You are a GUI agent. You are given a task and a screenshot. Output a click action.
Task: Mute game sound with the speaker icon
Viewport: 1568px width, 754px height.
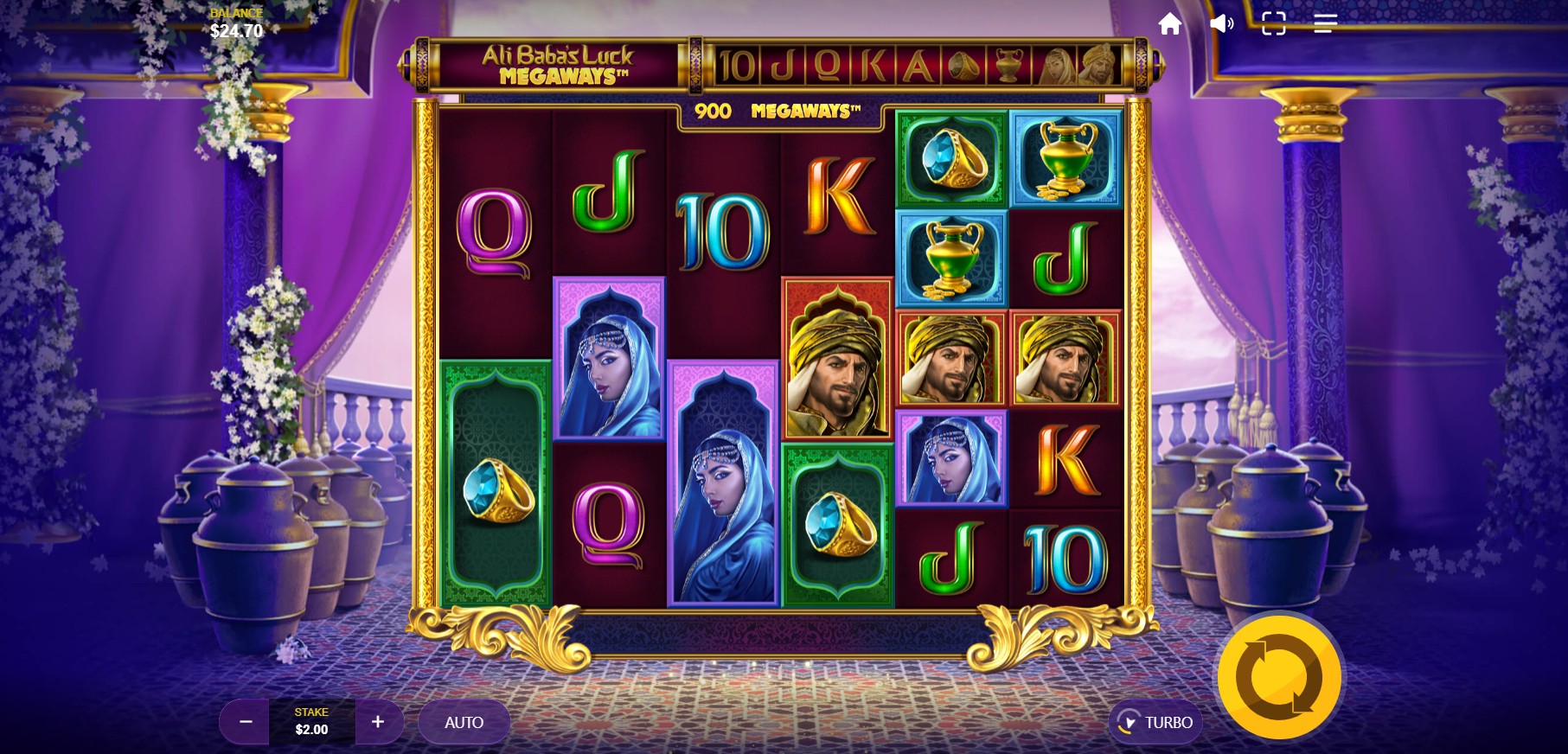pyautogui.click(x=1221, y=23)
